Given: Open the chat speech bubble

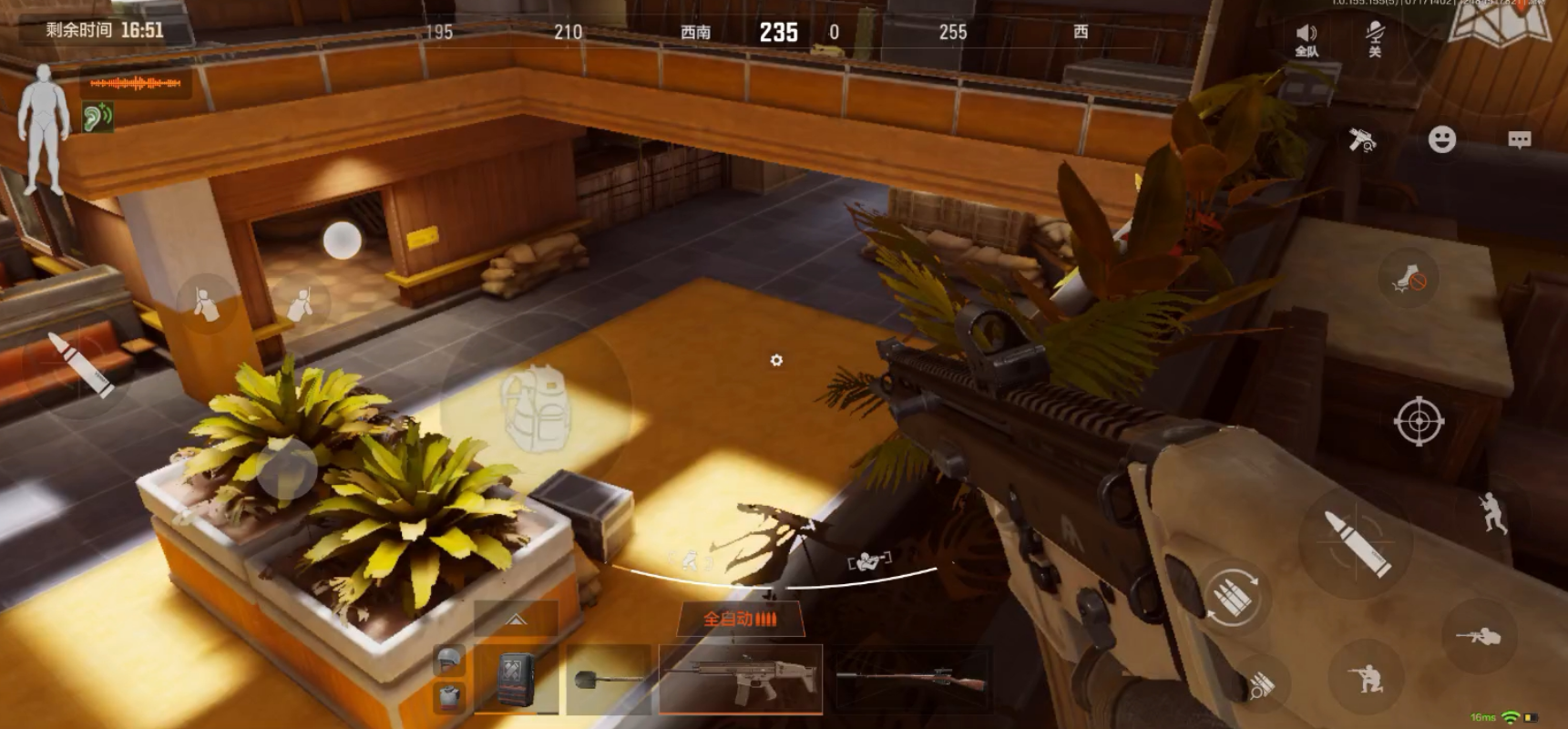Looking at the screenshot, I should 1519,139.
